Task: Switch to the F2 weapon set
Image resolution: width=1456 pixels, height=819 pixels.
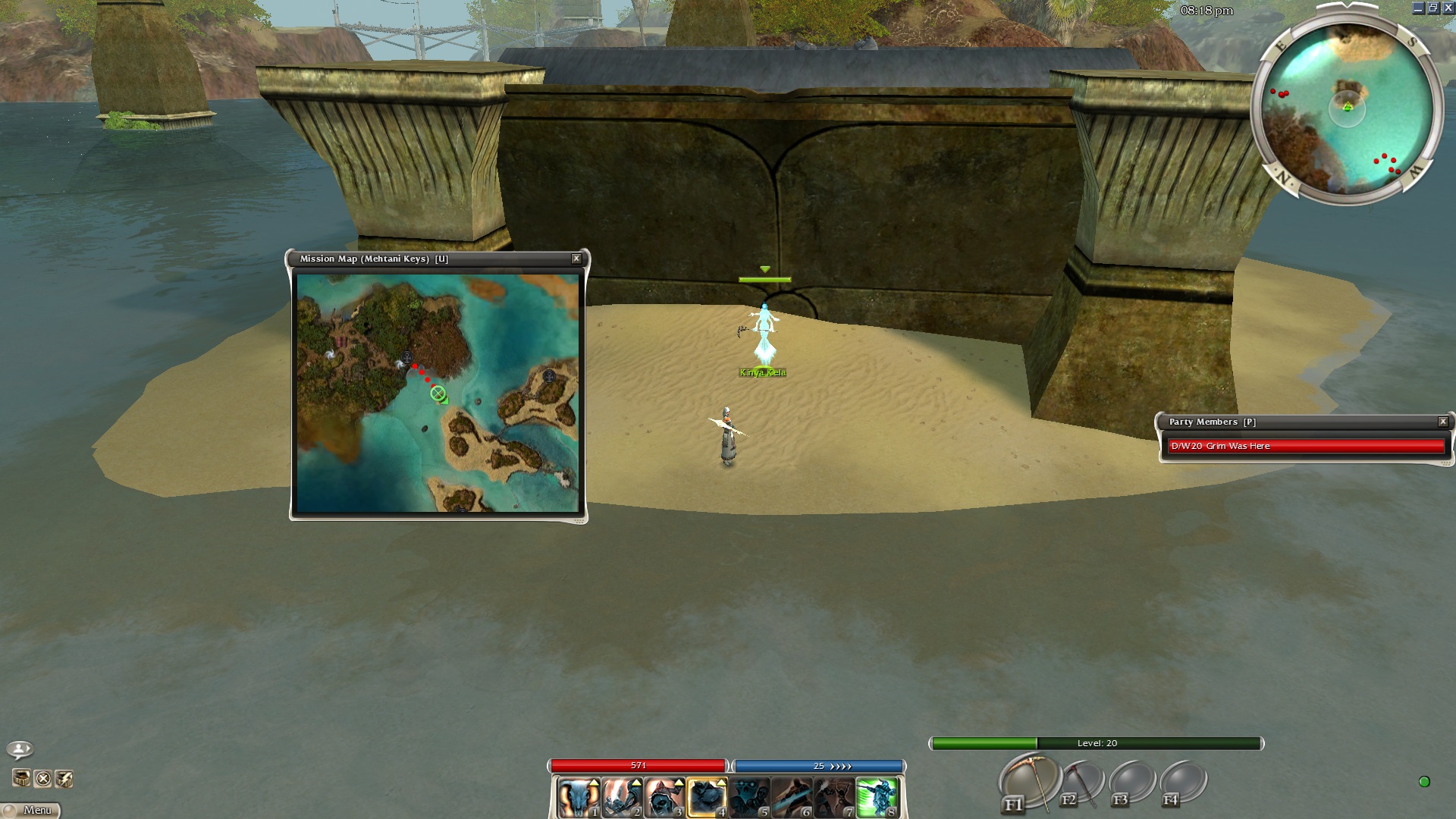Action: point(1081,783)
